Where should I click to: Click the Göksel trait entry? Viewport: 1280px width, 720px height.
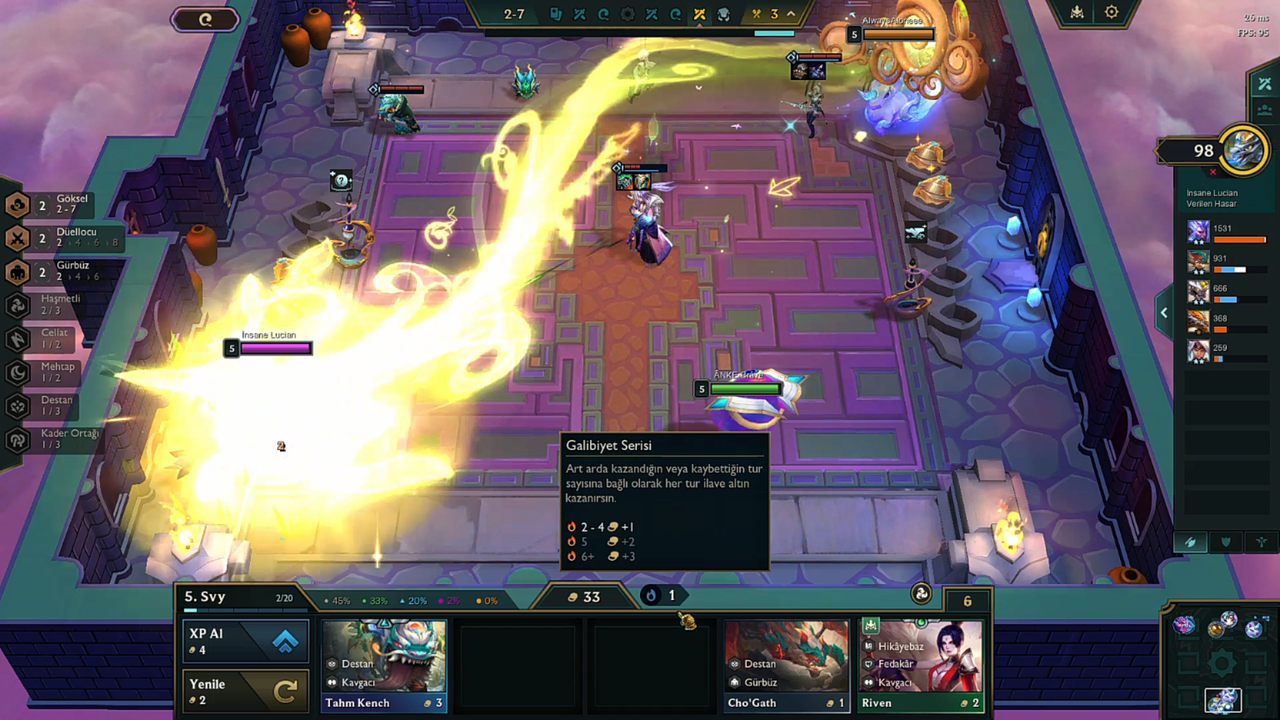[60, 205]
